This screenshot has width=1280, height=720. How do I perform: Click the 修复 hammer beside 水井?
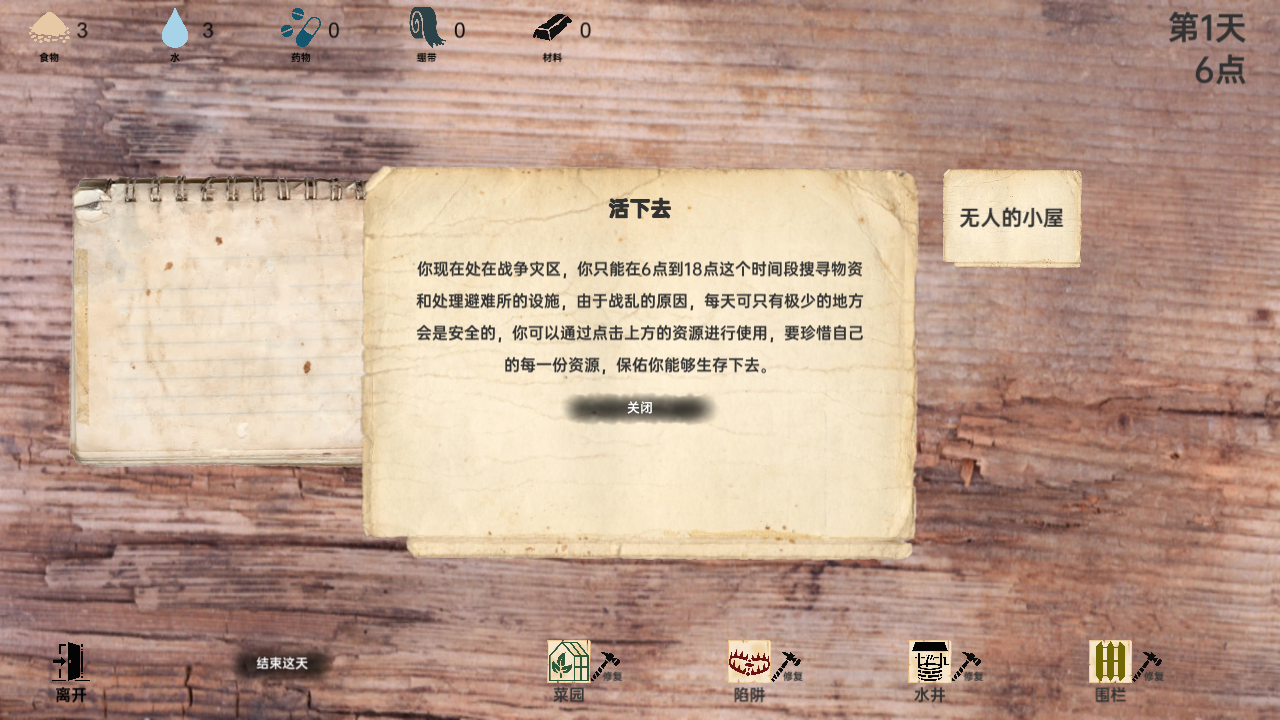964,662
